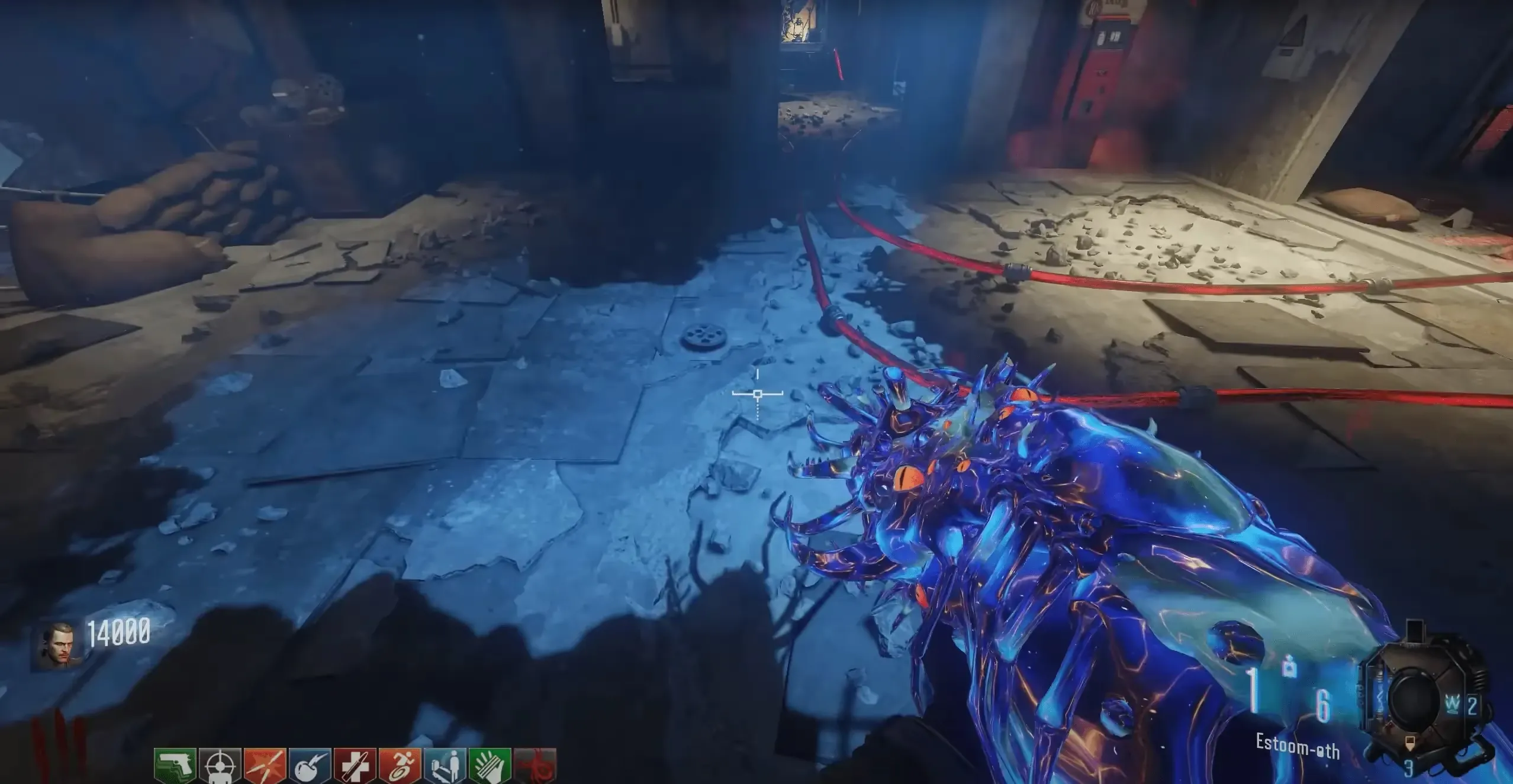
Task: Click the red cross-and-bullet perk icon
Action: [355, 766]
